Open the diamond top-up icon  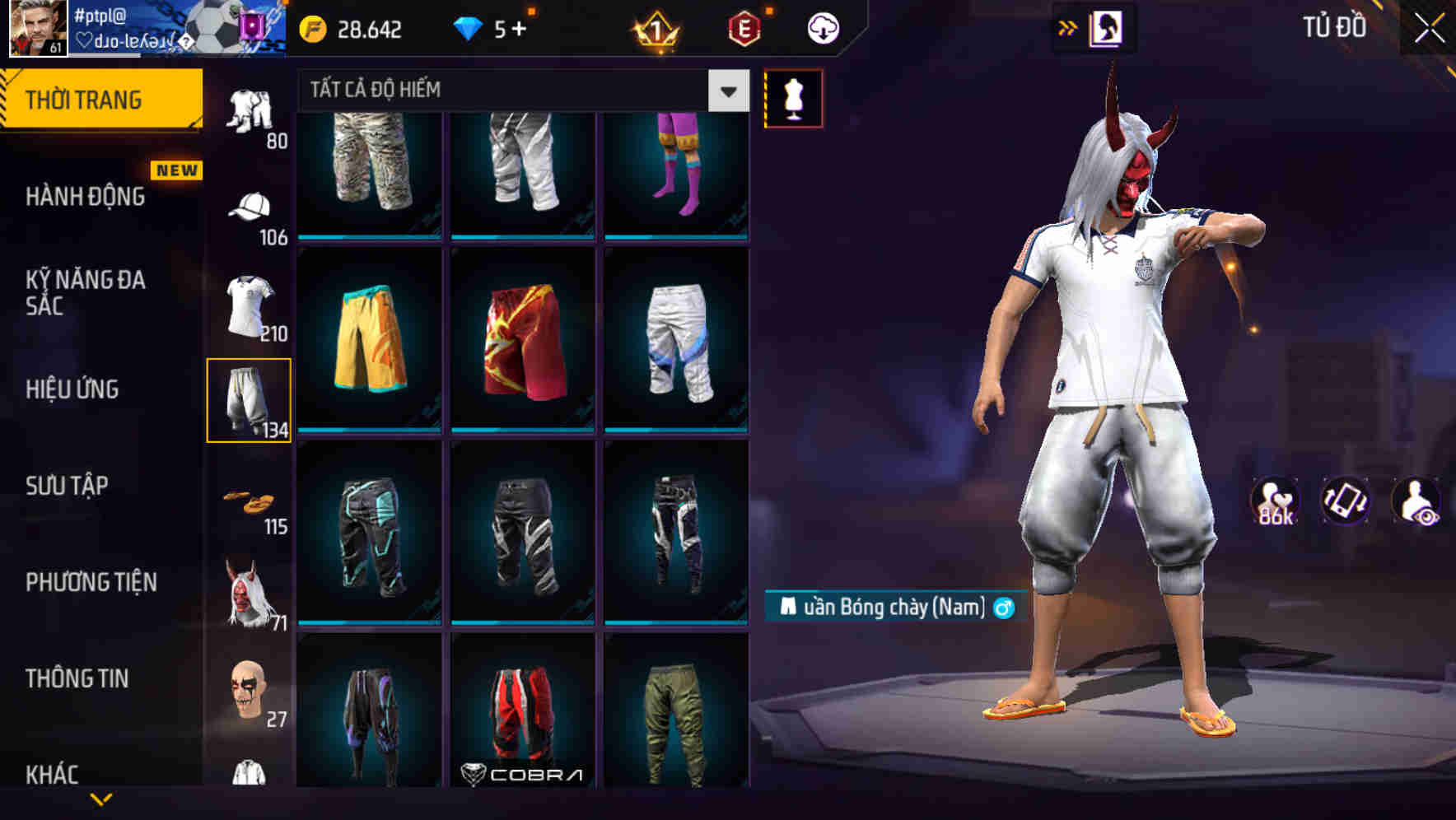[469, 27]
